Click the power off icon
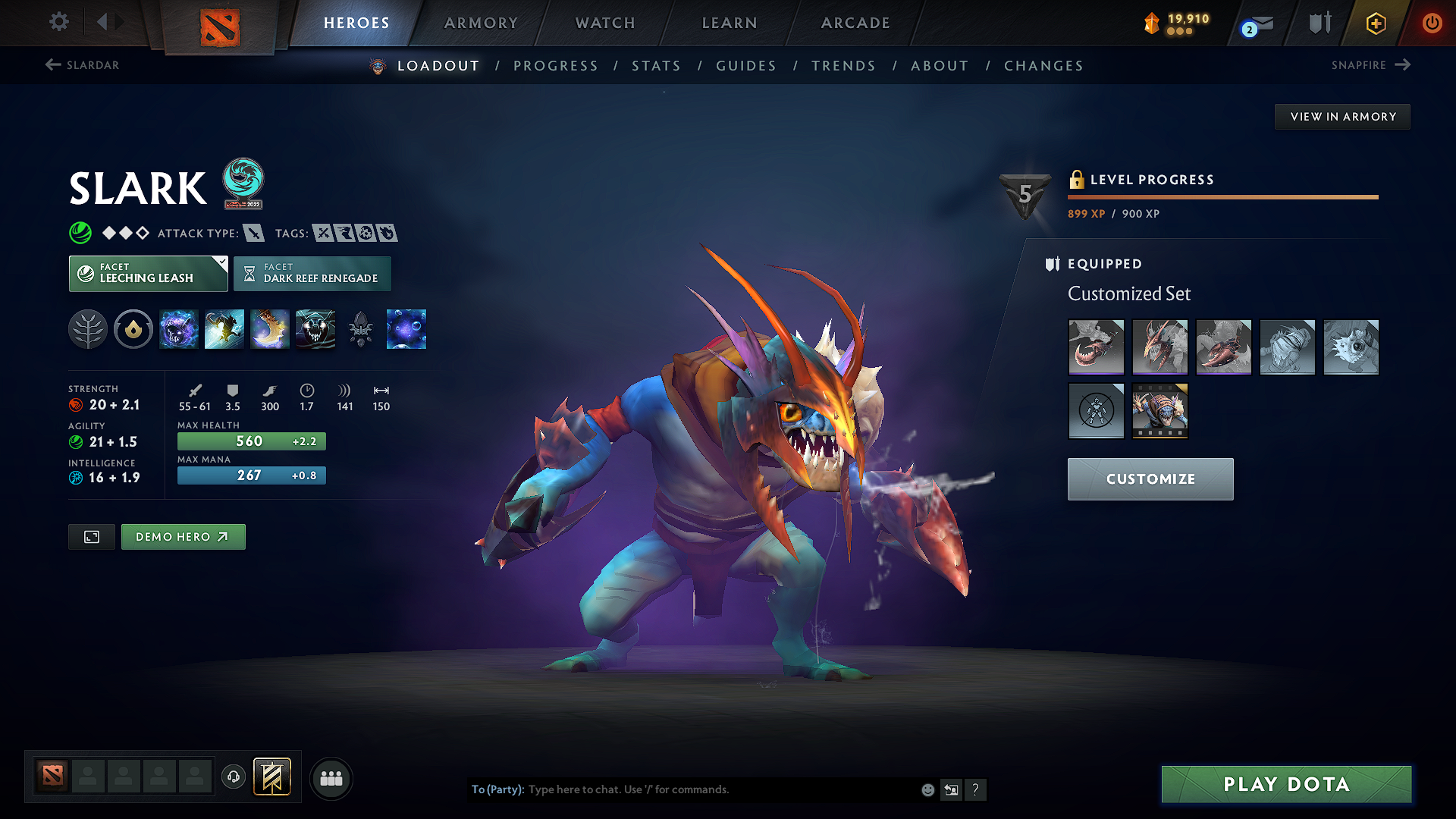1456x819 pixels. pyautogui.click(x=1432, y=23)
